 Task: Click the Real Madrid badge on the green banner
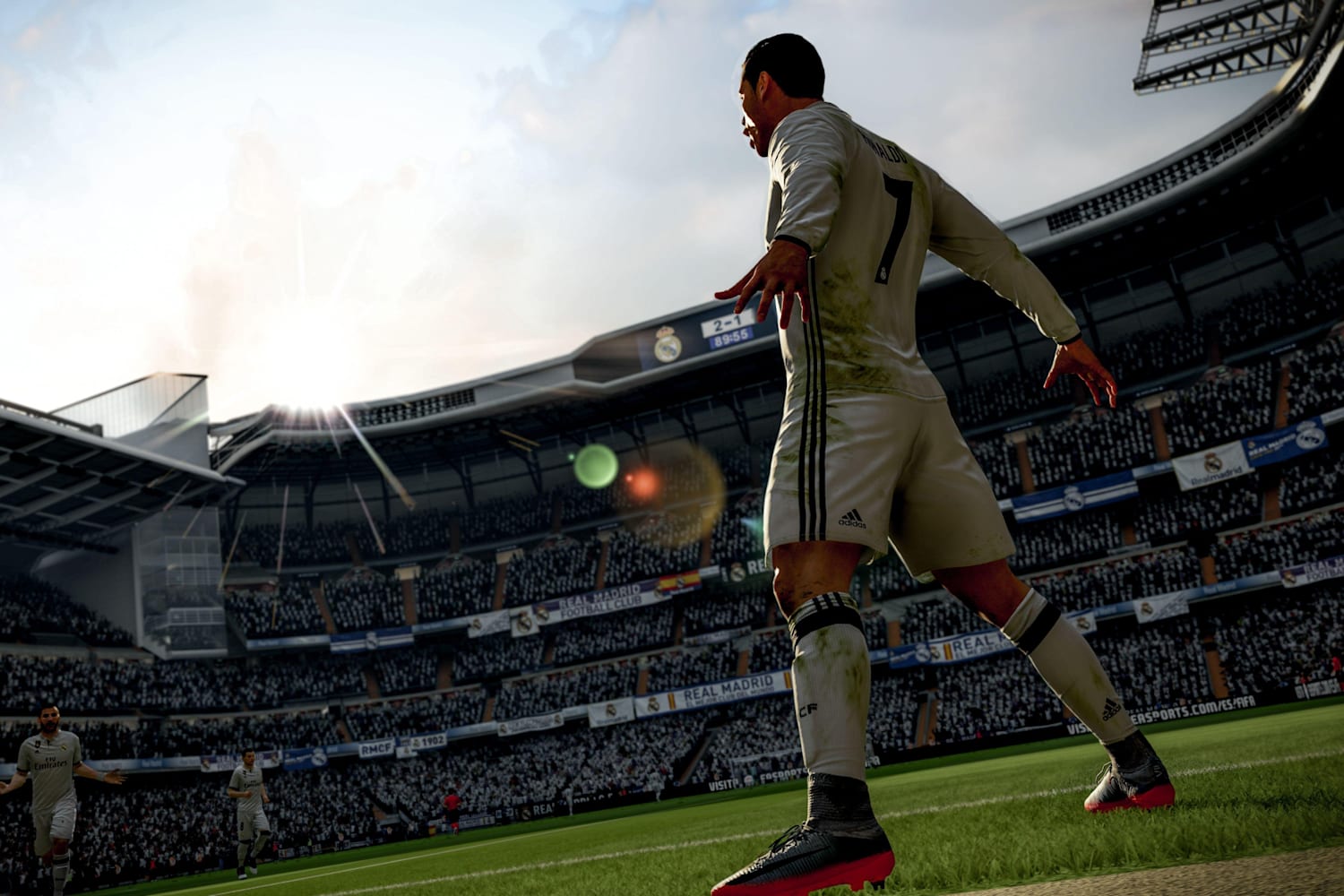[738, 571]
